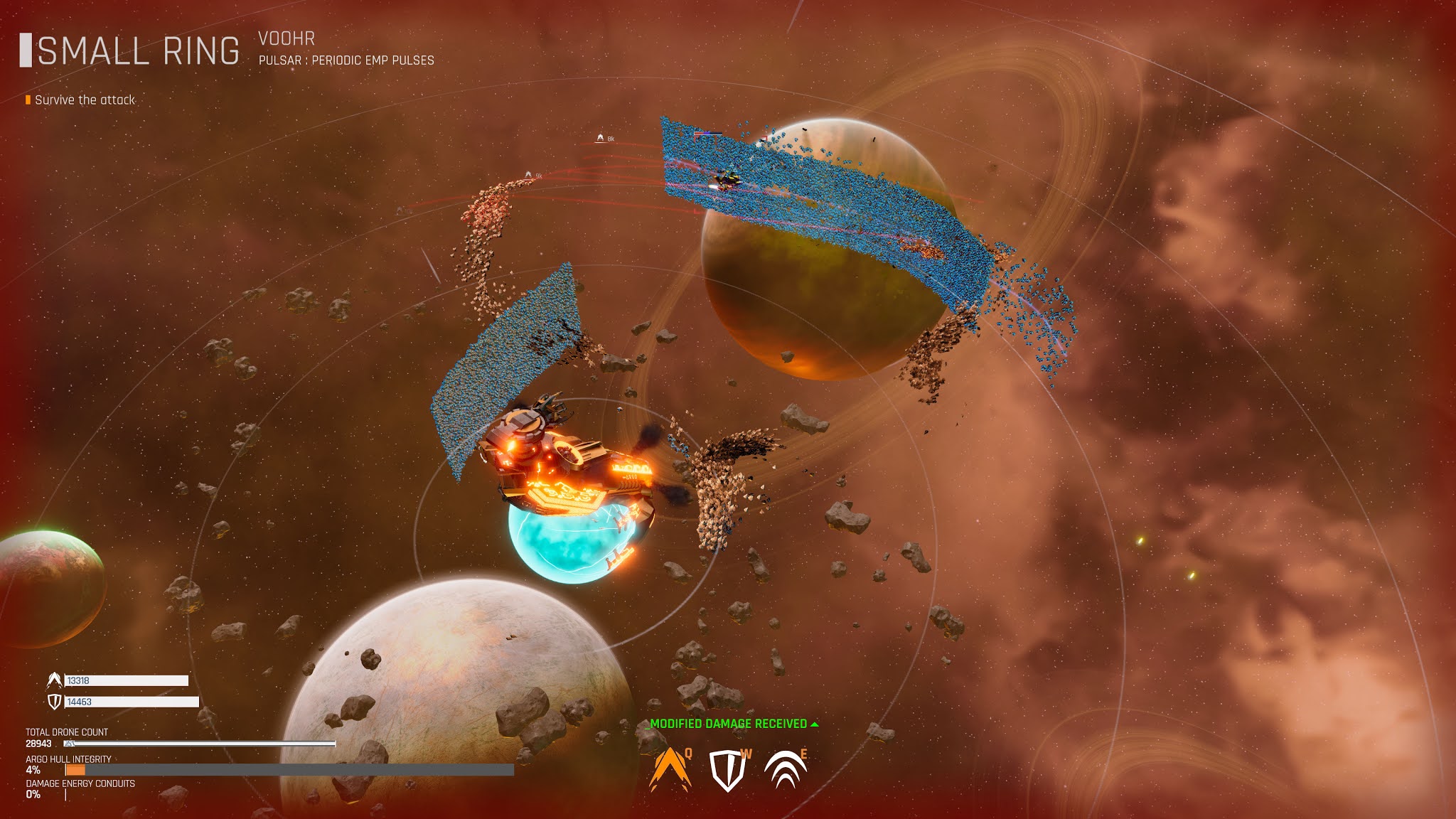Select the shield formation ability icon
1456x819 pixels.
click(727, 771)
